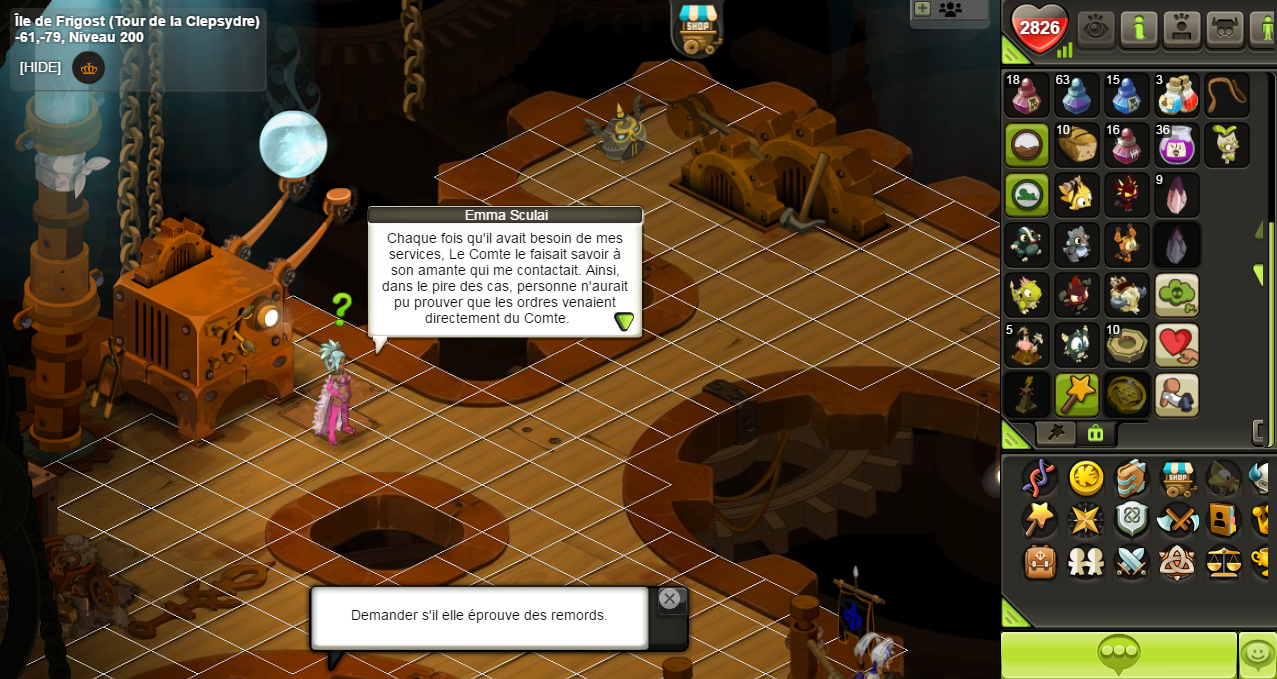Click the green info 'i' button
This screenshot has height=679, width=1277.
click(1139, 28)
